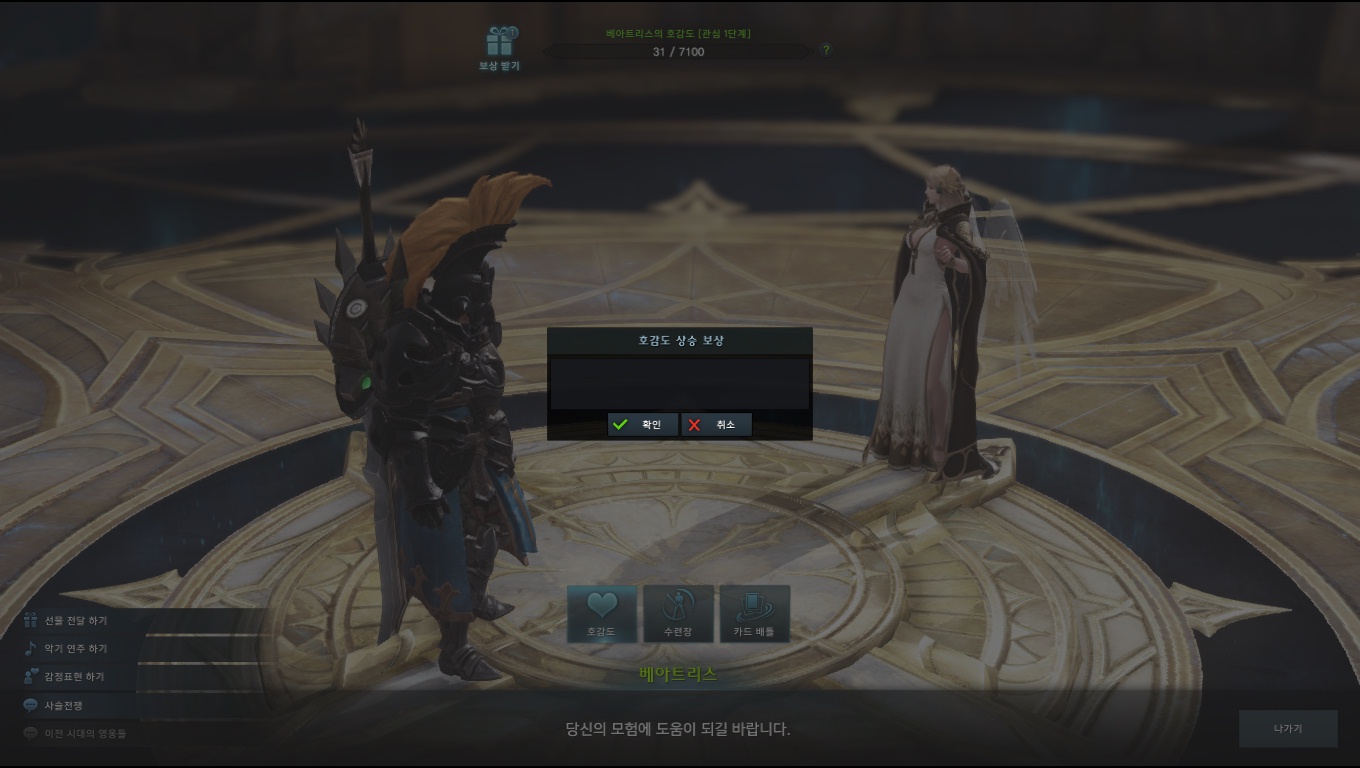Claim rewards via the 보상 받기 gift icon

(499, 47)
